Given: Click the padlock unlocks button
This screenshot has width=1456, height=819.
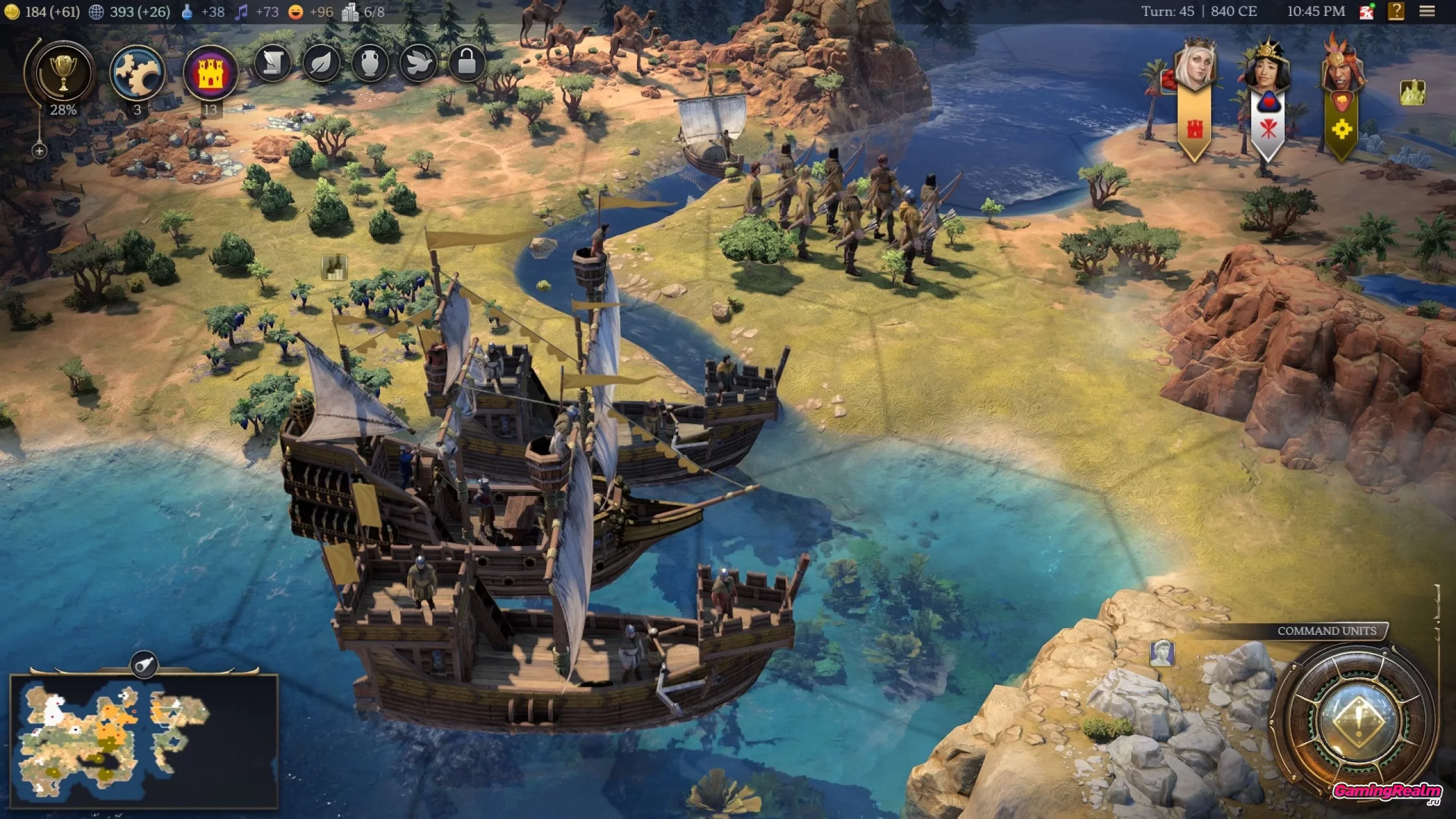Looking at the screenshot, I should click(x=466, y=62).
